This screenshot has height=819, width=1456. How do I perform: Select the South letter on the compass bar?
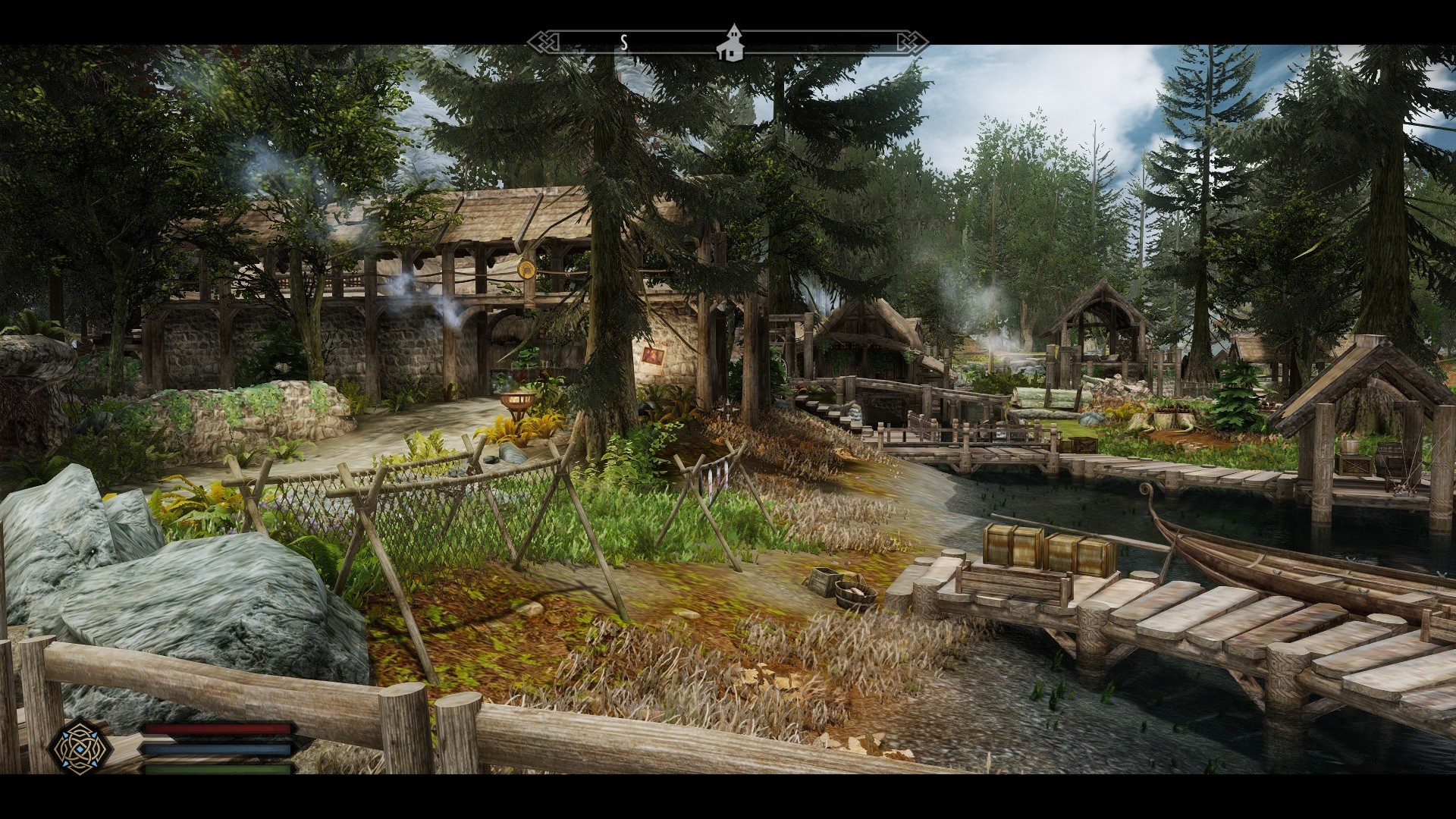(x=624, y=42)
